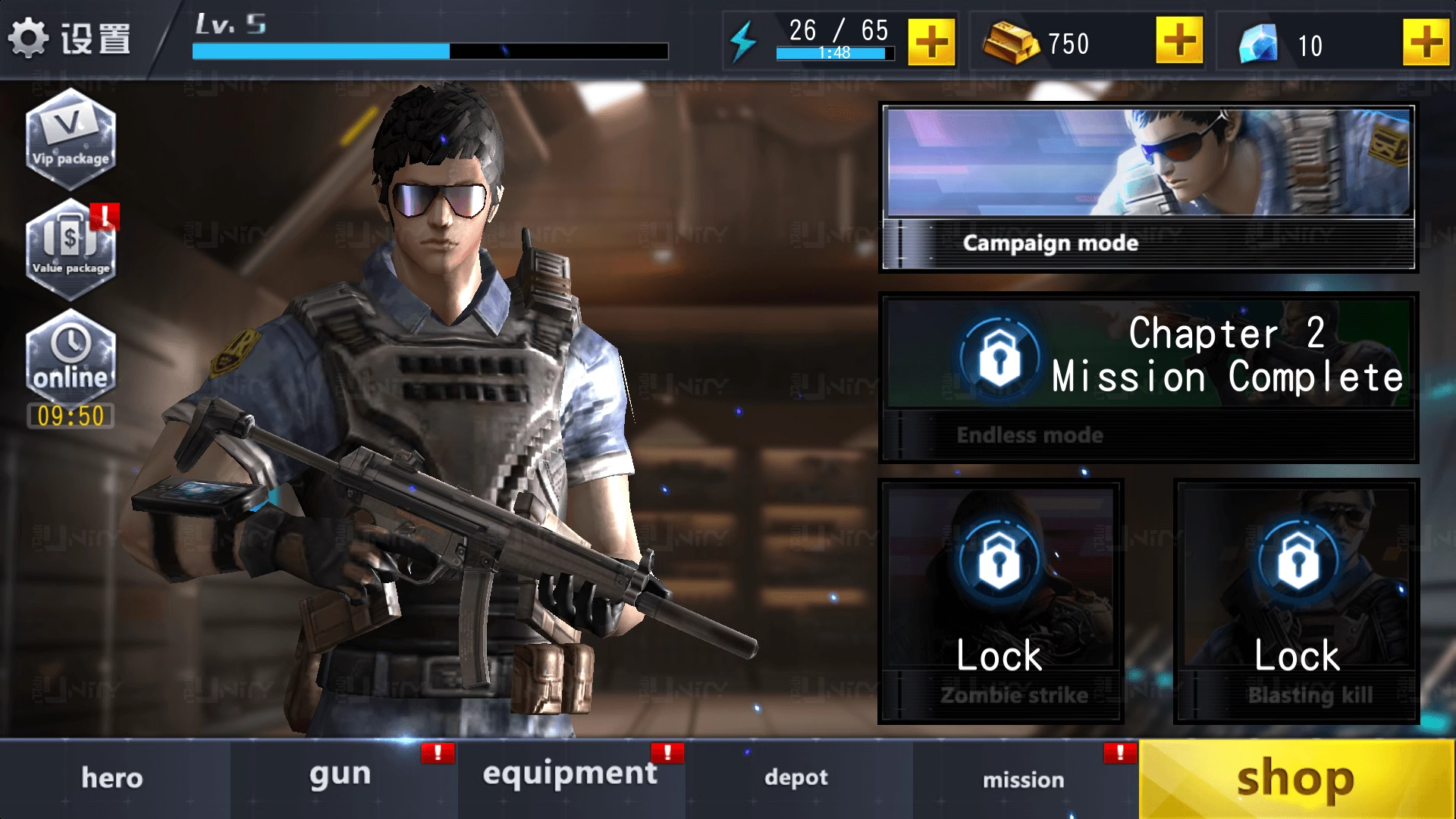This screenshot has width=1456, height=819.
Task: Switch to the hero tab
Action: (x=111, y=777)
